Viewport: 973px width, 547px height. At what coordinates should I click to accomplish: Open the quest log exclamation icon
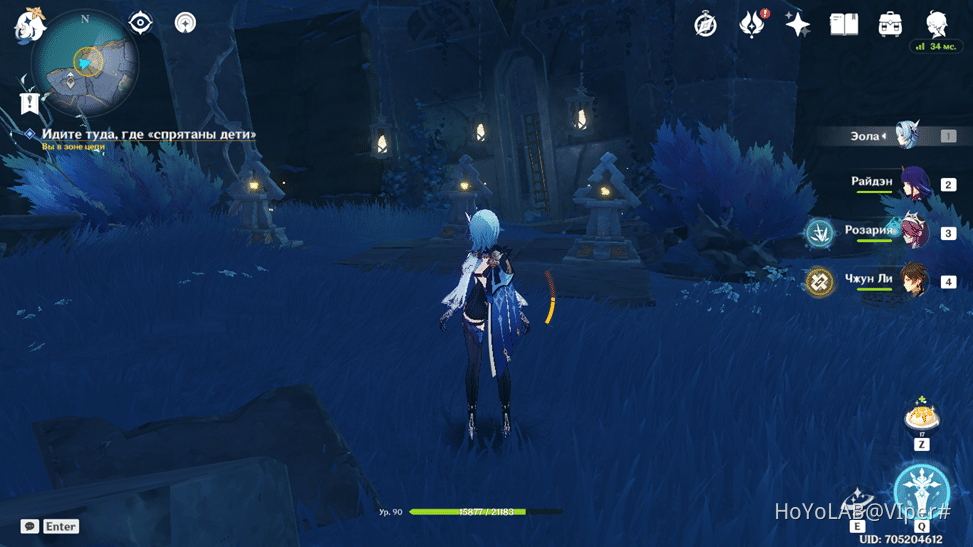pyautogui.click(x=29, y=102)
